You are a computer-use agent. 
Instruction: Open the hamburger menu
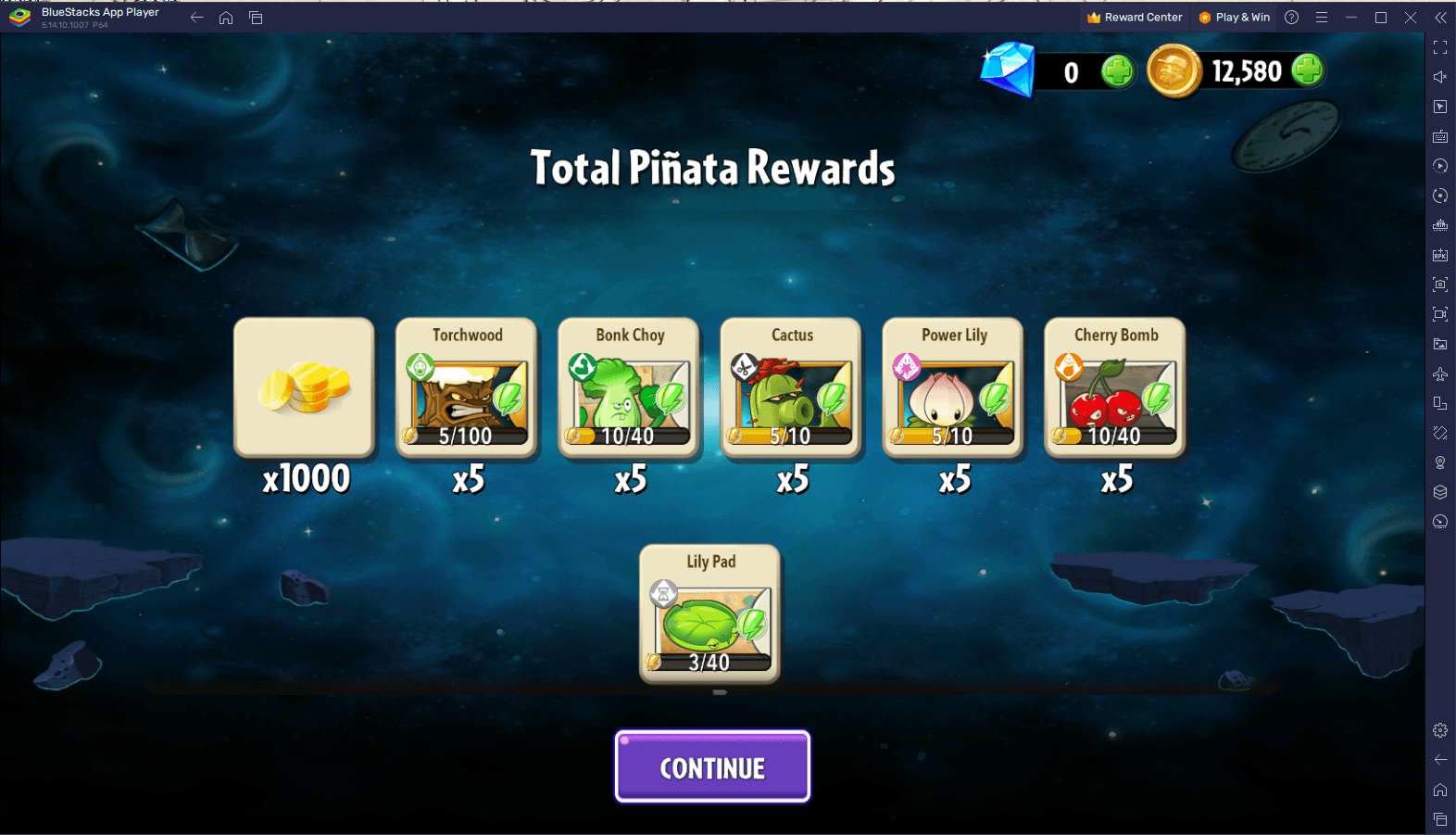1322,17
